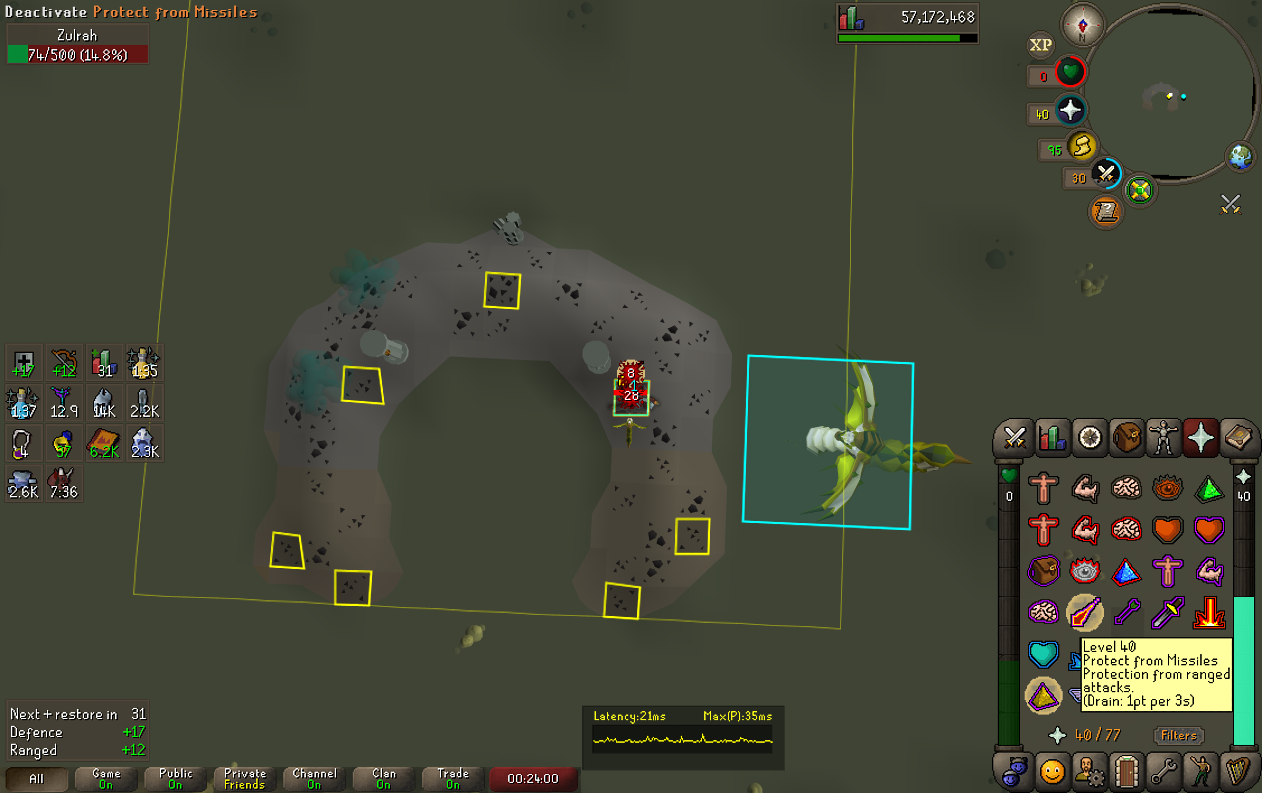1262x793 pixels.
Task: Click the compass to face north
Action: pos(1083,22)
